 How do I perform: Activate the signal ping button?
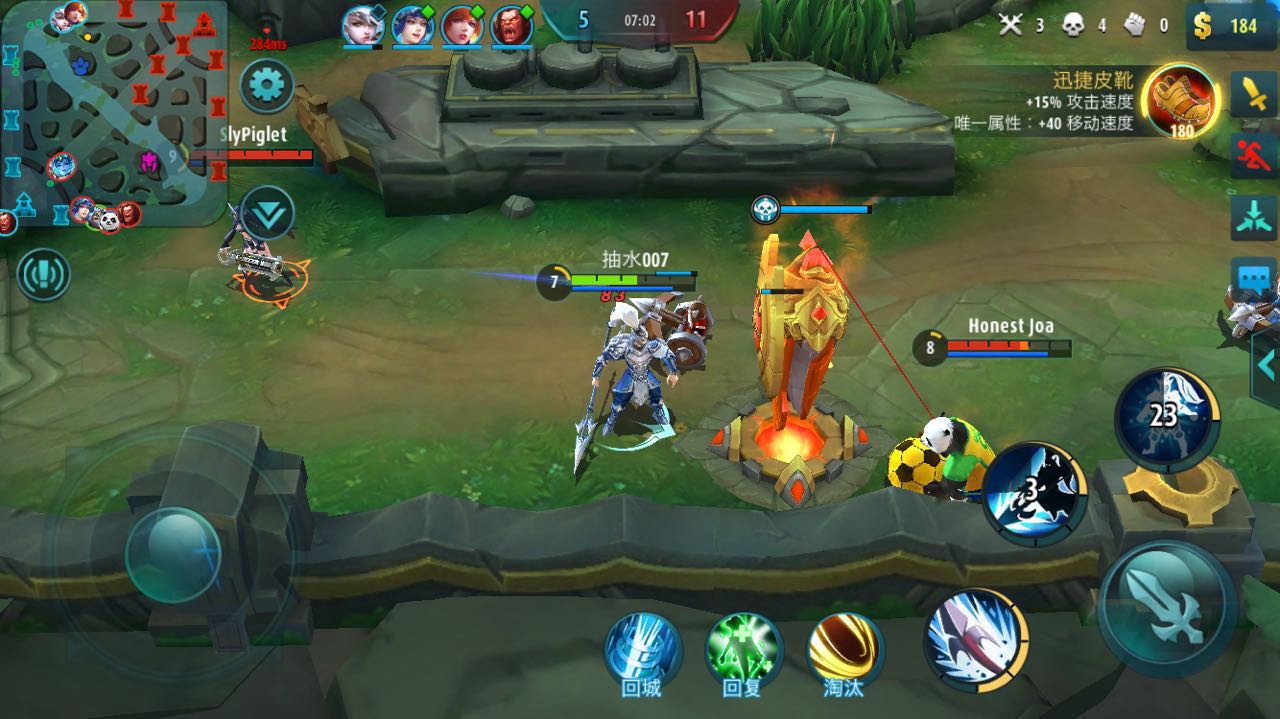[x=43, y=274]
